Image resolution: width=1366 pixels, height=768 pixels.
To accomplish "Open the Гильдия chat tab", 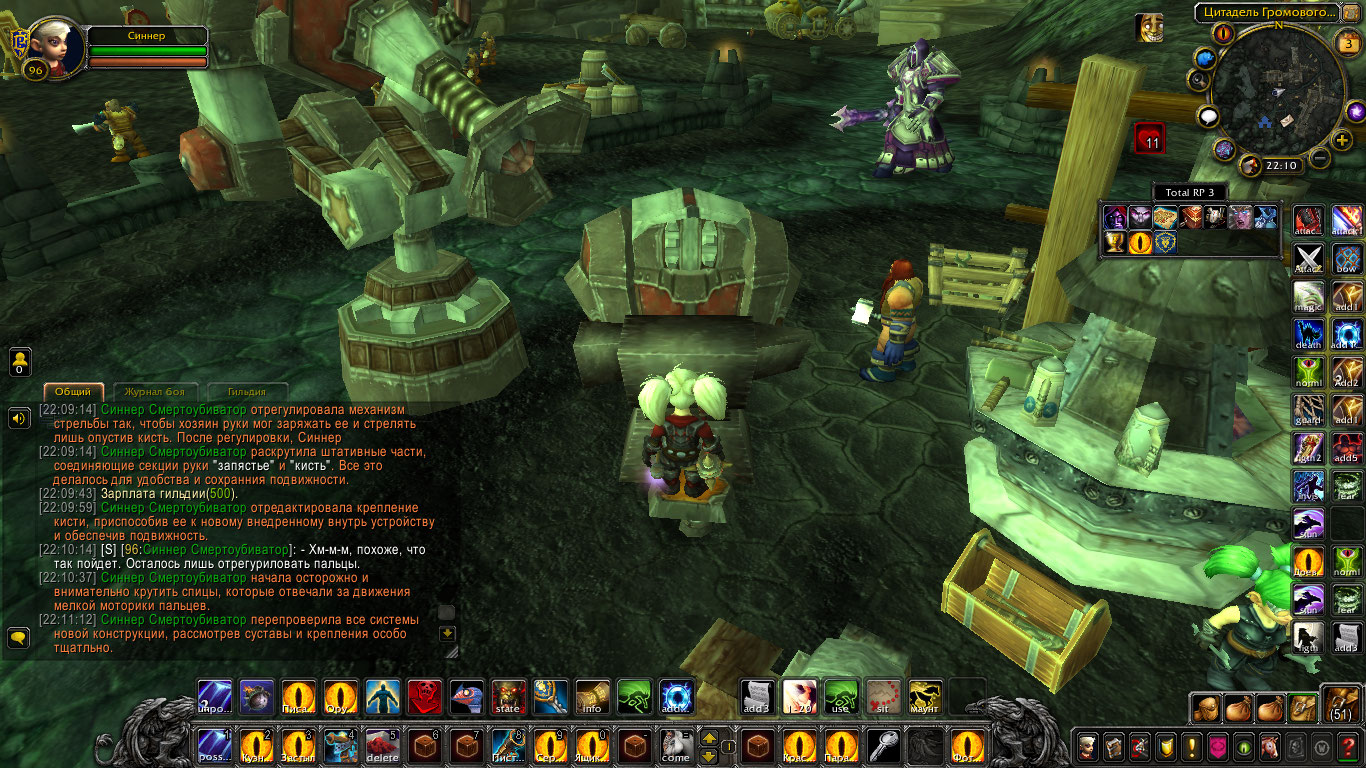I will 246,392.
